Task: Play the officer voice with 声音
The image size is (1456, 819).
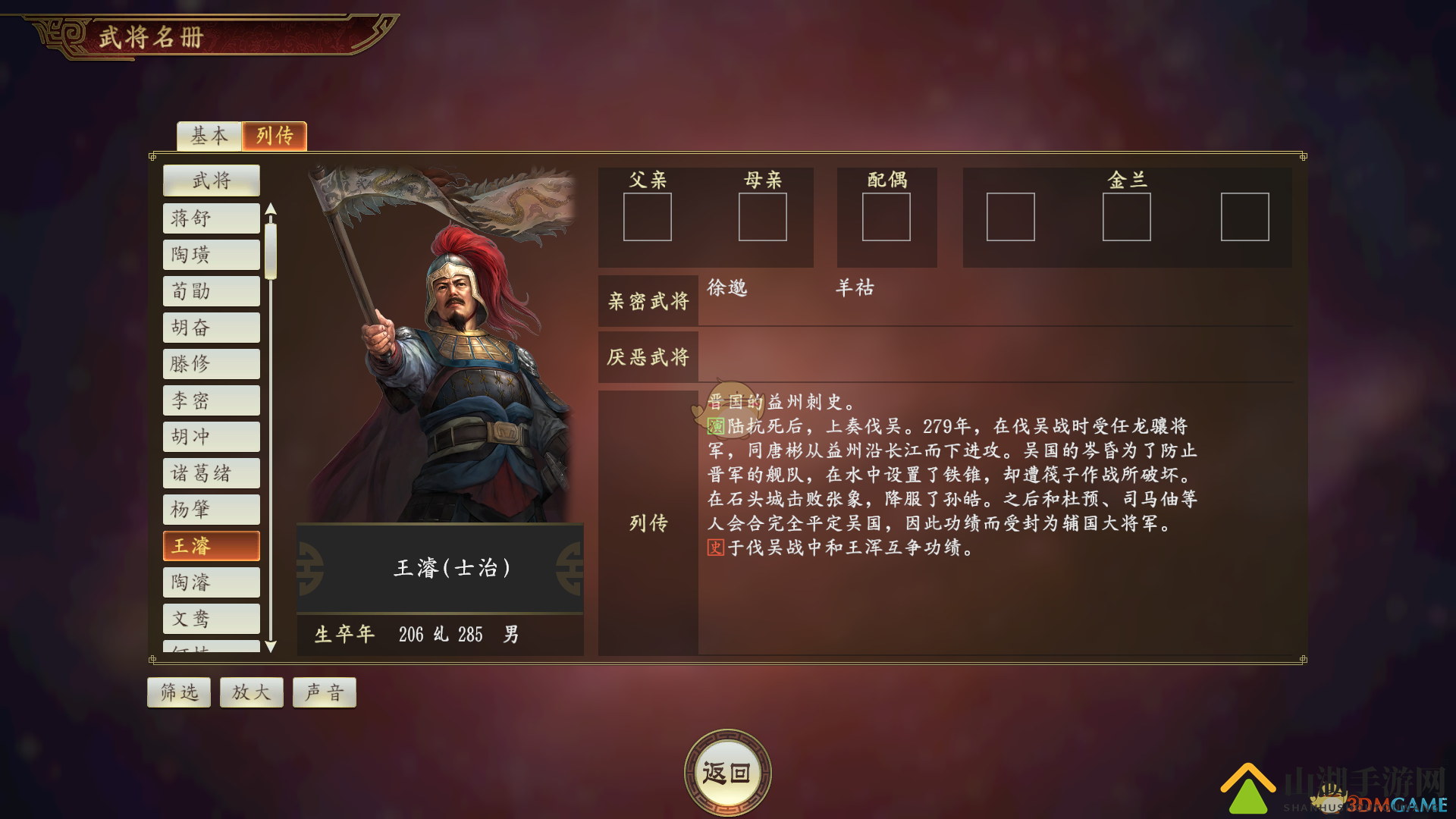Action: [324, 692]
